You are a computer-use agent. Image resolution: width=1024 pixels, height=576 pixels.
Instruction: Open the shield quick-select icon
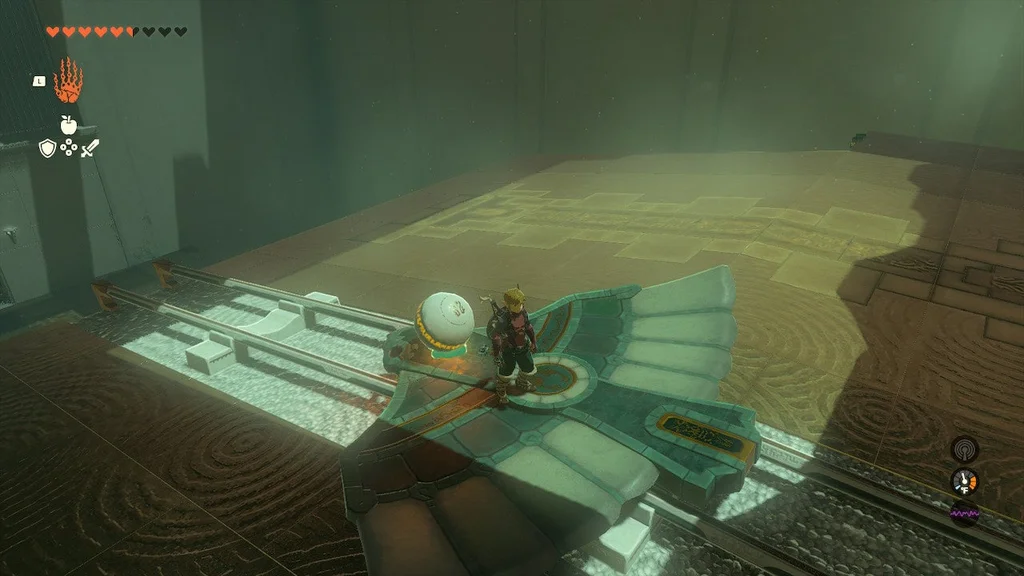(47, 148)
